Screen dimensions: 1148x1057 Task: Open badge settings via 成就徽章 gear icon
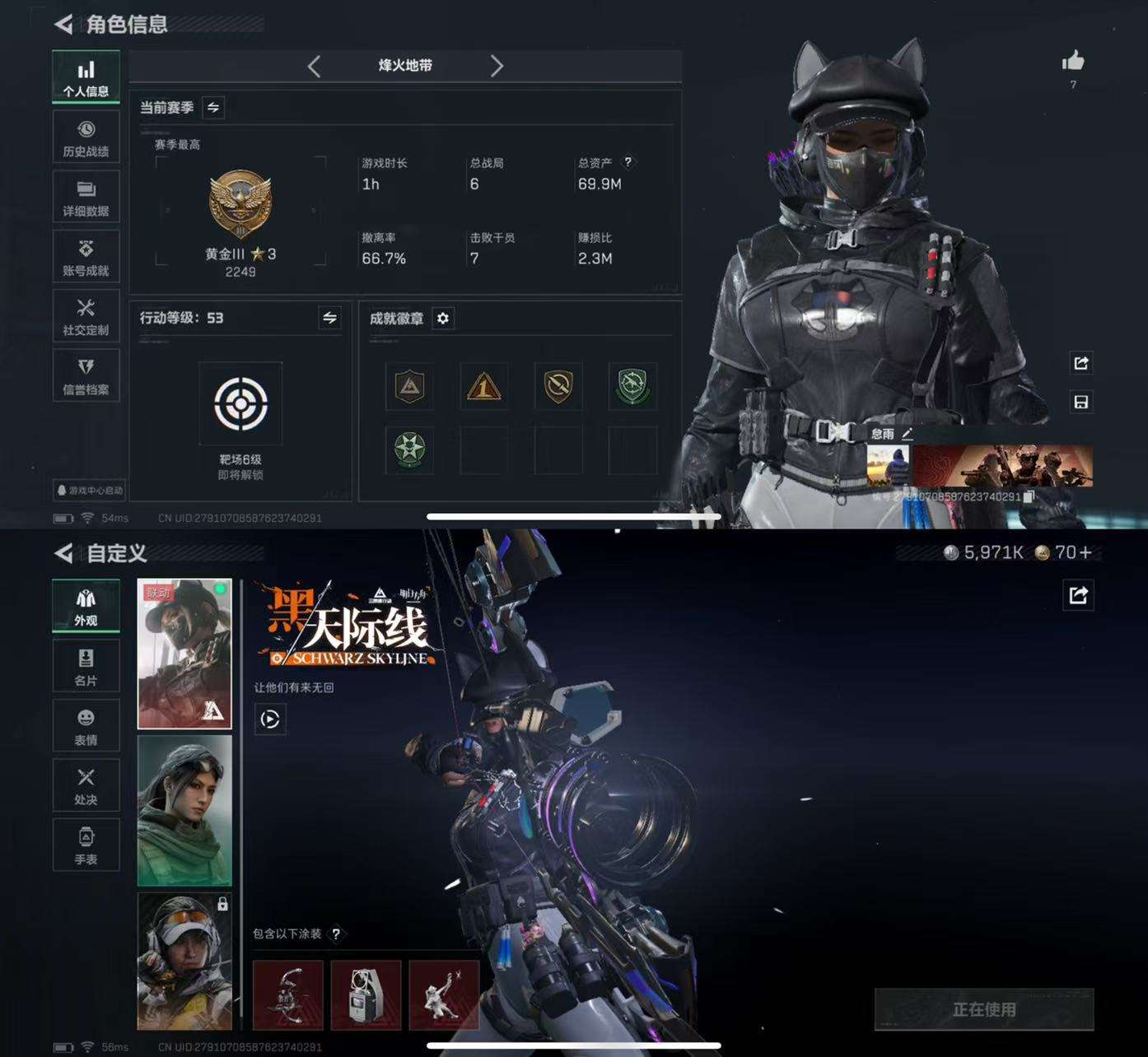(x=444, y=319)
